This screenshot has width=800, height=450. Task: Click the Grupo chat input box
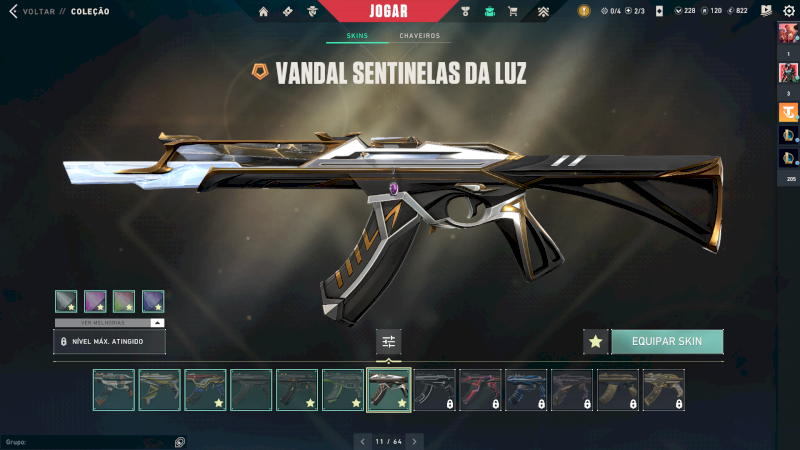(85, 441)
